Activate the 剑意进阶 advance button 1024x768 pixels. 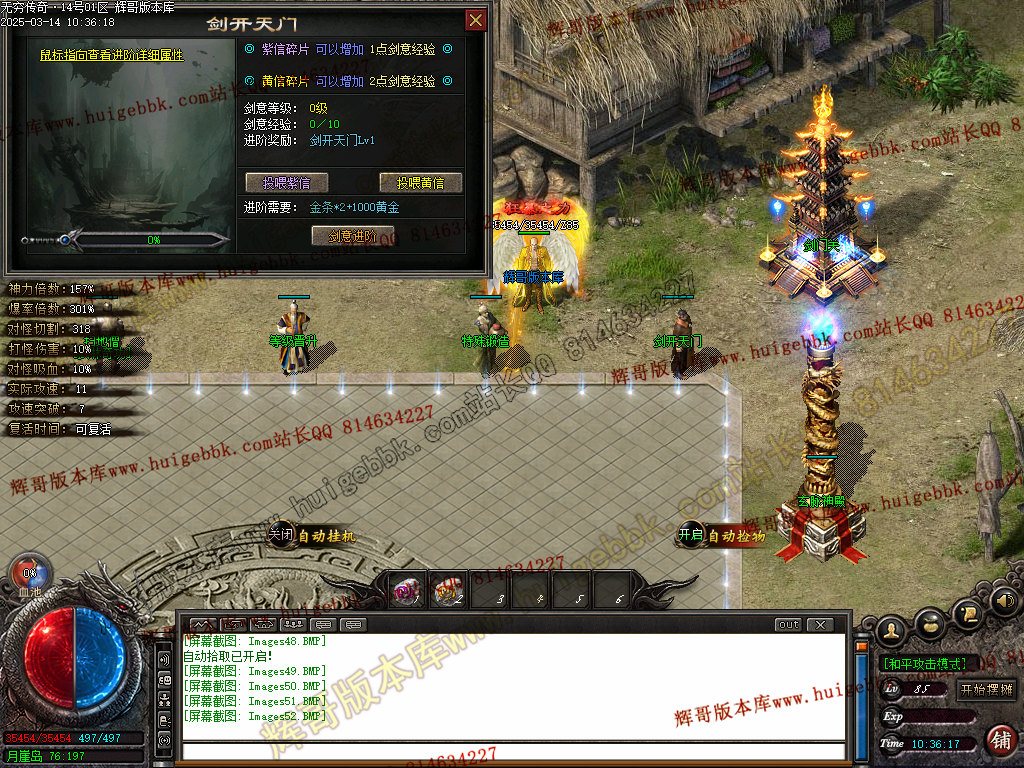[352, 235]
